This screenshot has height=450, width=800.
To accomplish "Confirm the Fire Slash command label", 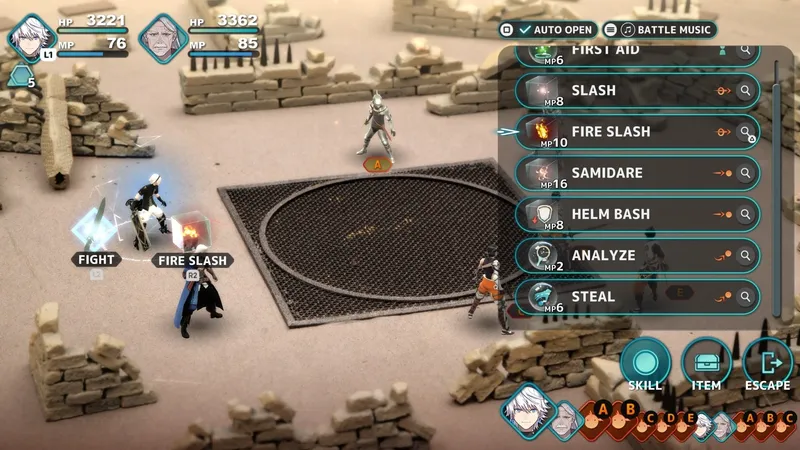I will coord(193,260).
